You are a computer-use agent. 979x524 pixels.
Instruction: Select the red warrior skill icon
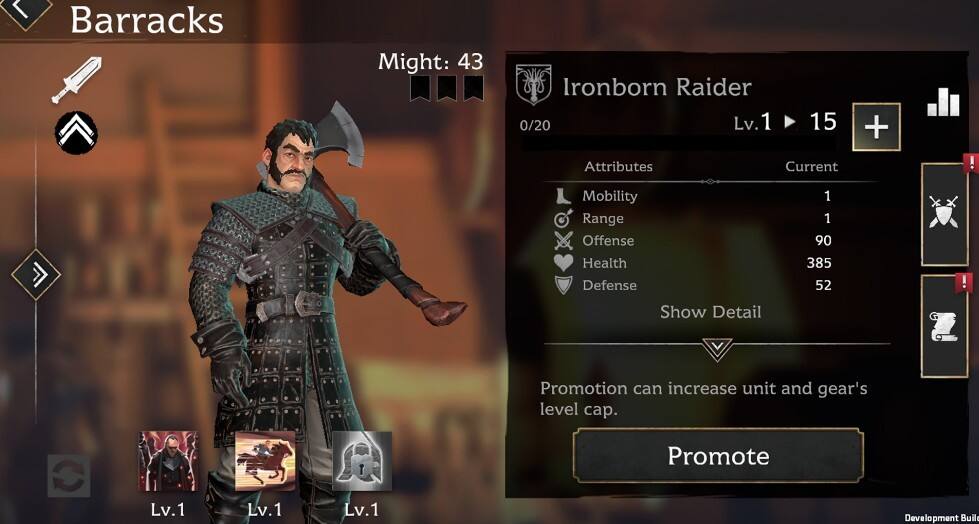(168, 461)
